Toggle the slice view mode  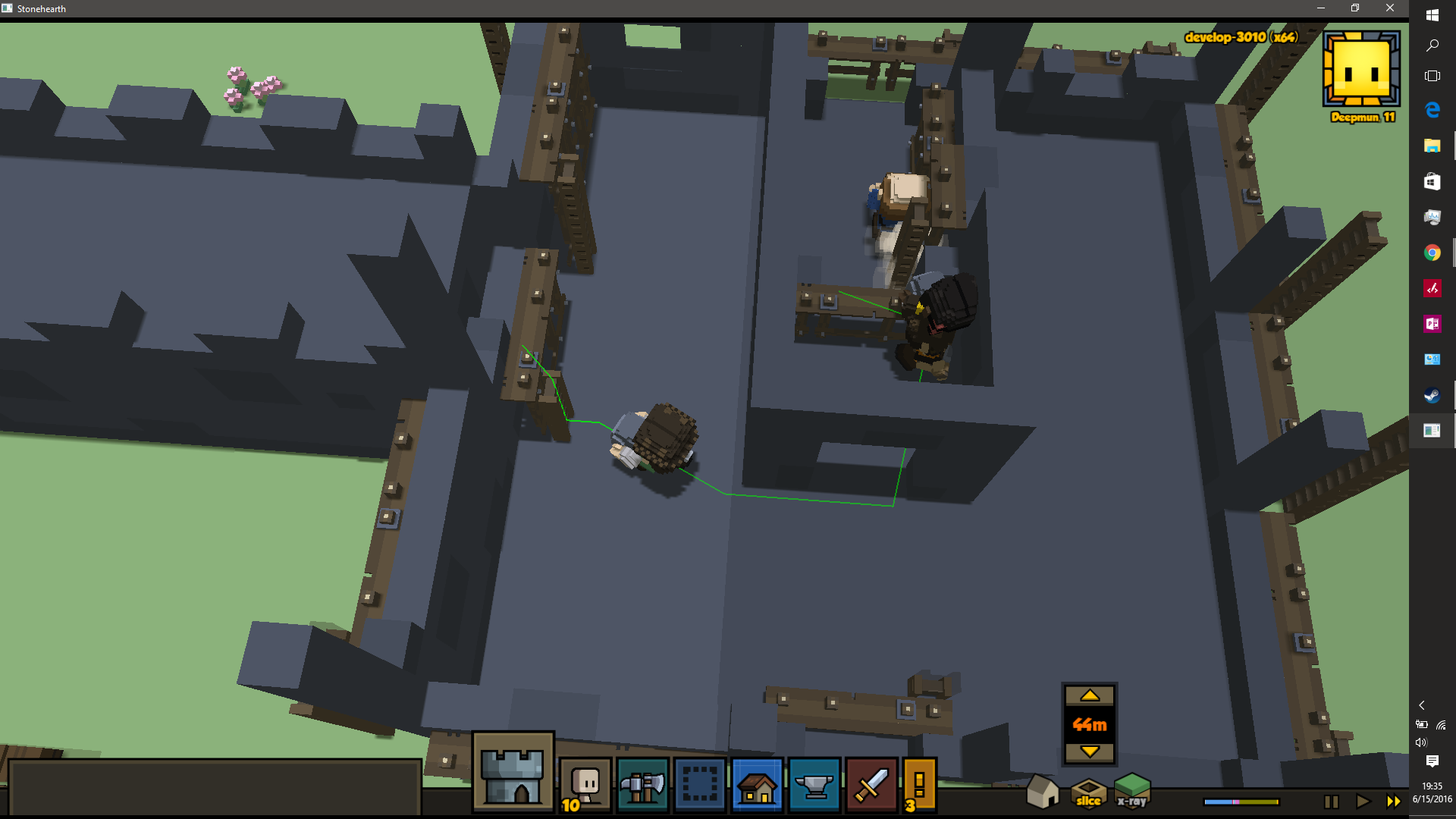1088,792
